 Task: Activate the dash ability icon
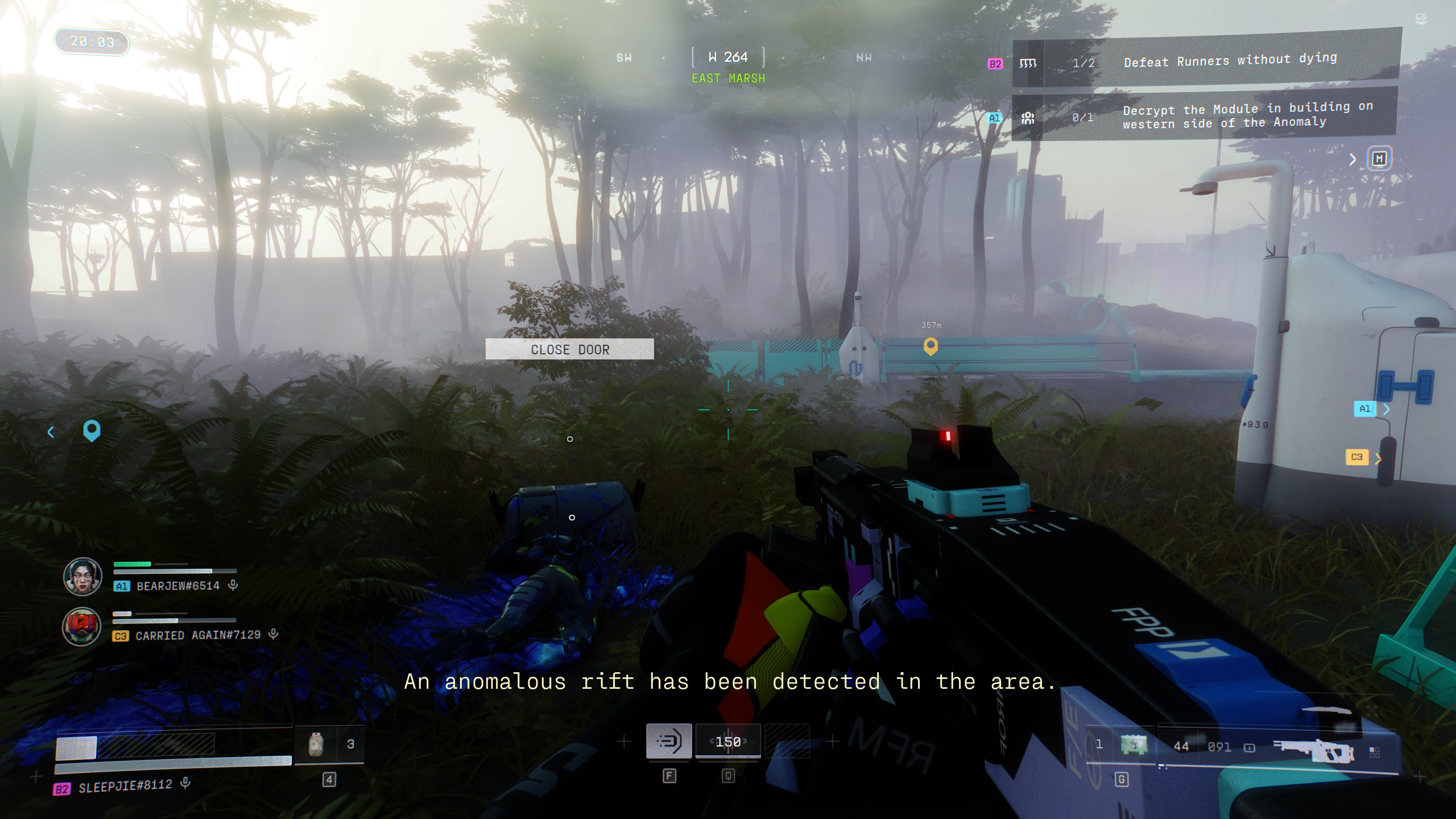pyautogui.click(x=669, y=742)
